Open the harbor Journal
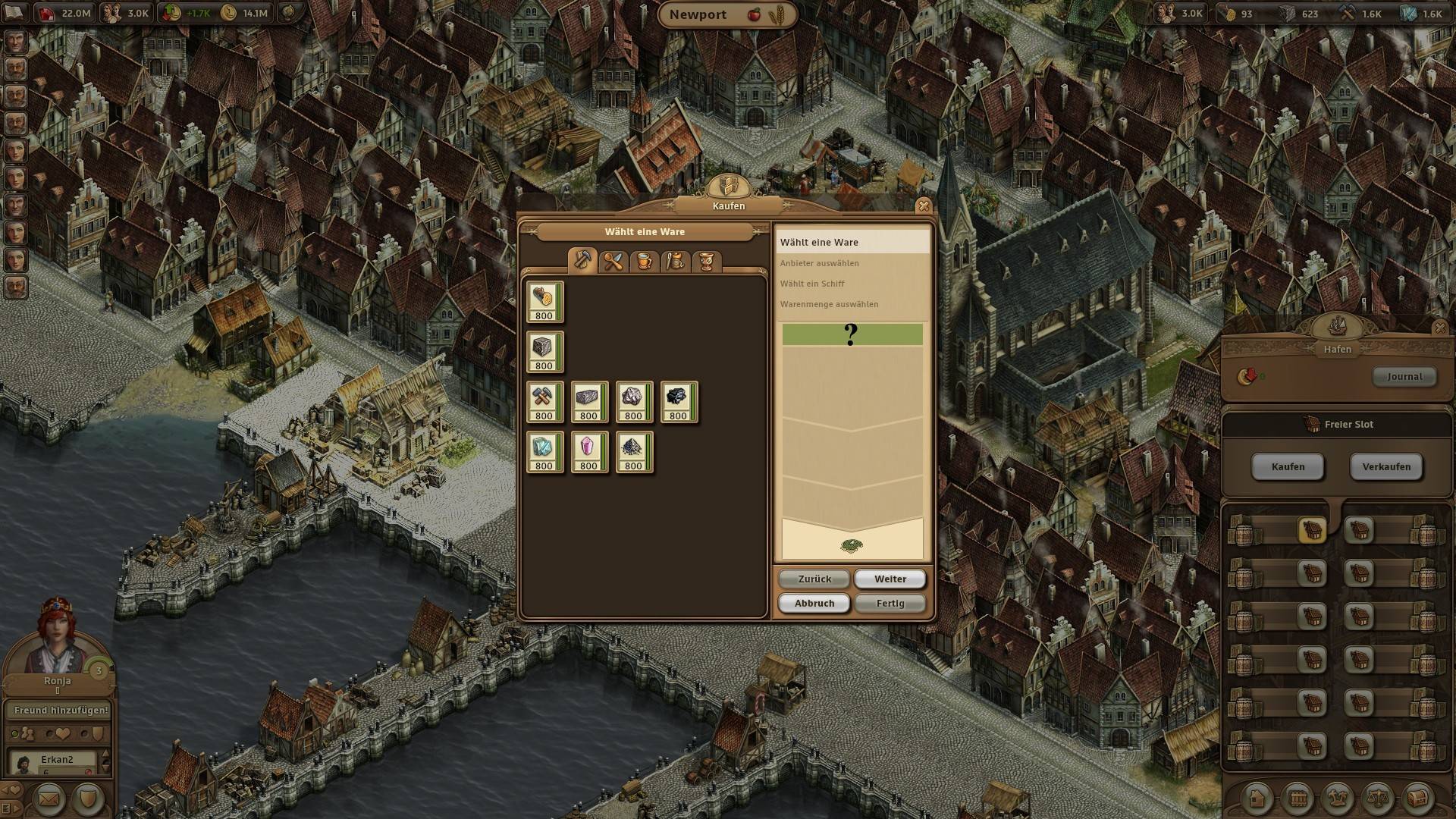The image size is (1456, 819). coord(1404,376)
